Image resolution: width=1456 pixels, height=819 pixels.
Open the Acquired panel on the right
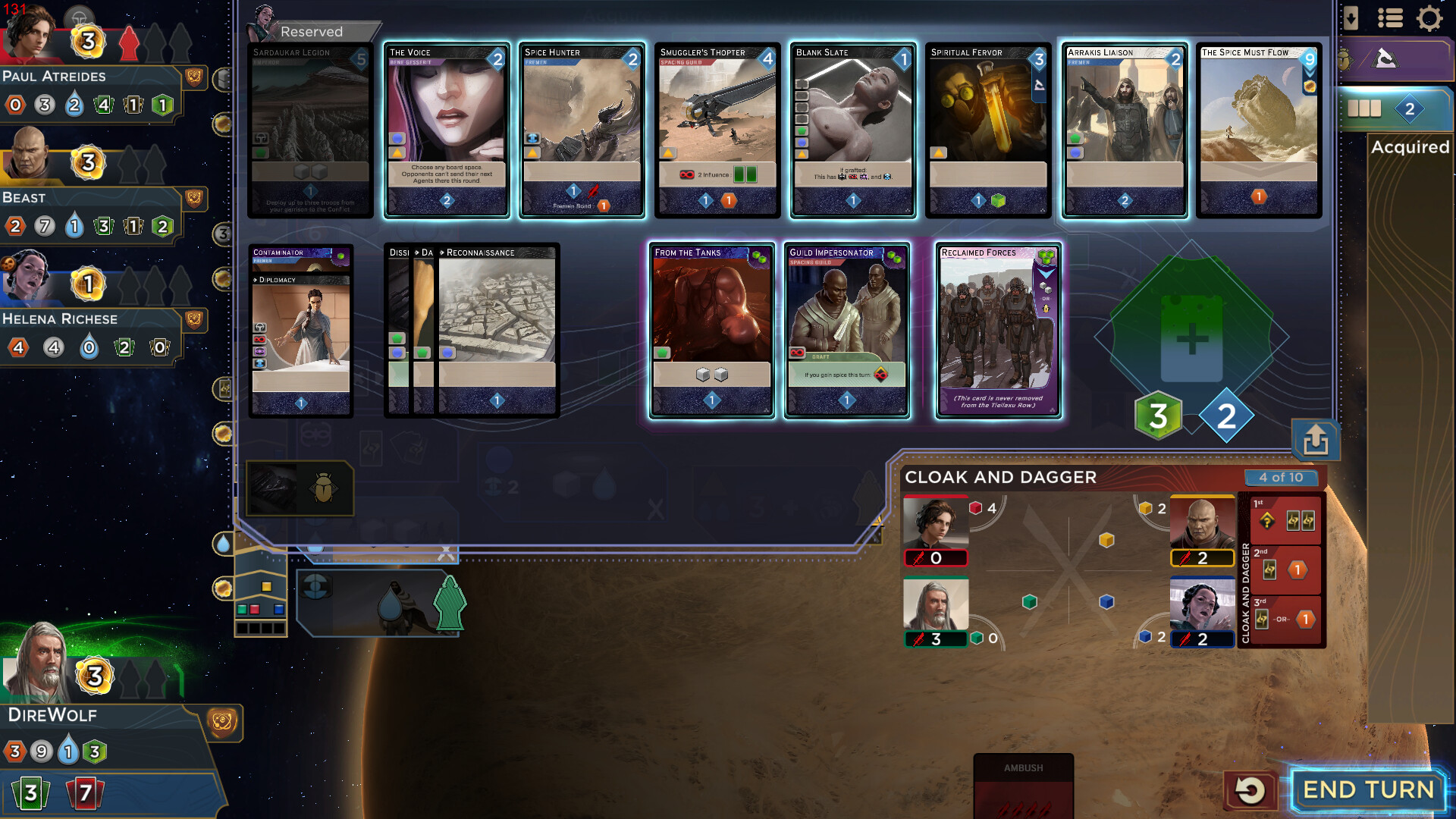pyautogui.click(x=1409, y=148)
